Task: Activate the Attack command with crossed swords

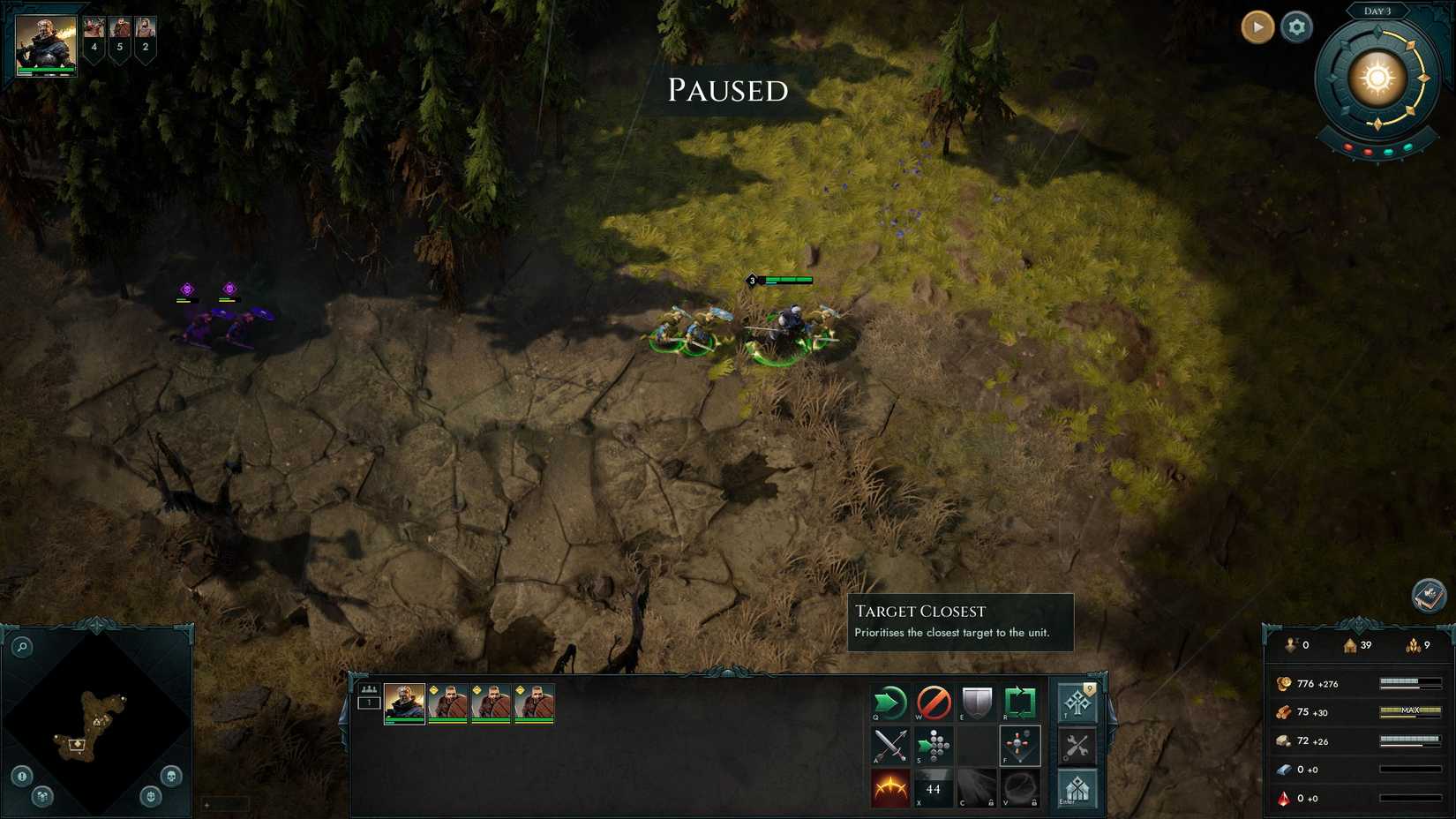Action: point(889,746)
